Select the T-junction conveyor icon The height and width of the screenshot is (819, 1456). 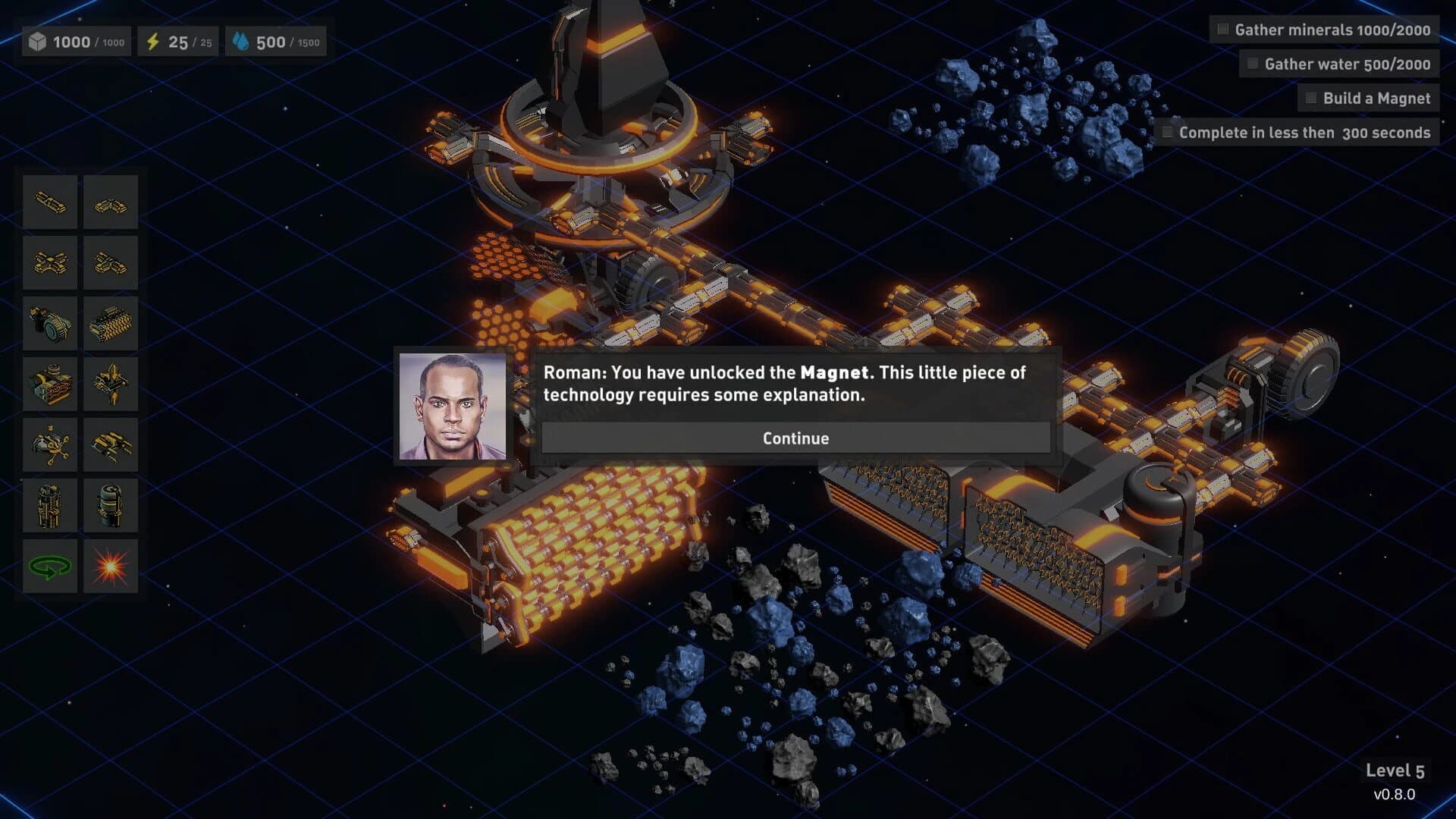[x=111, y=262]
